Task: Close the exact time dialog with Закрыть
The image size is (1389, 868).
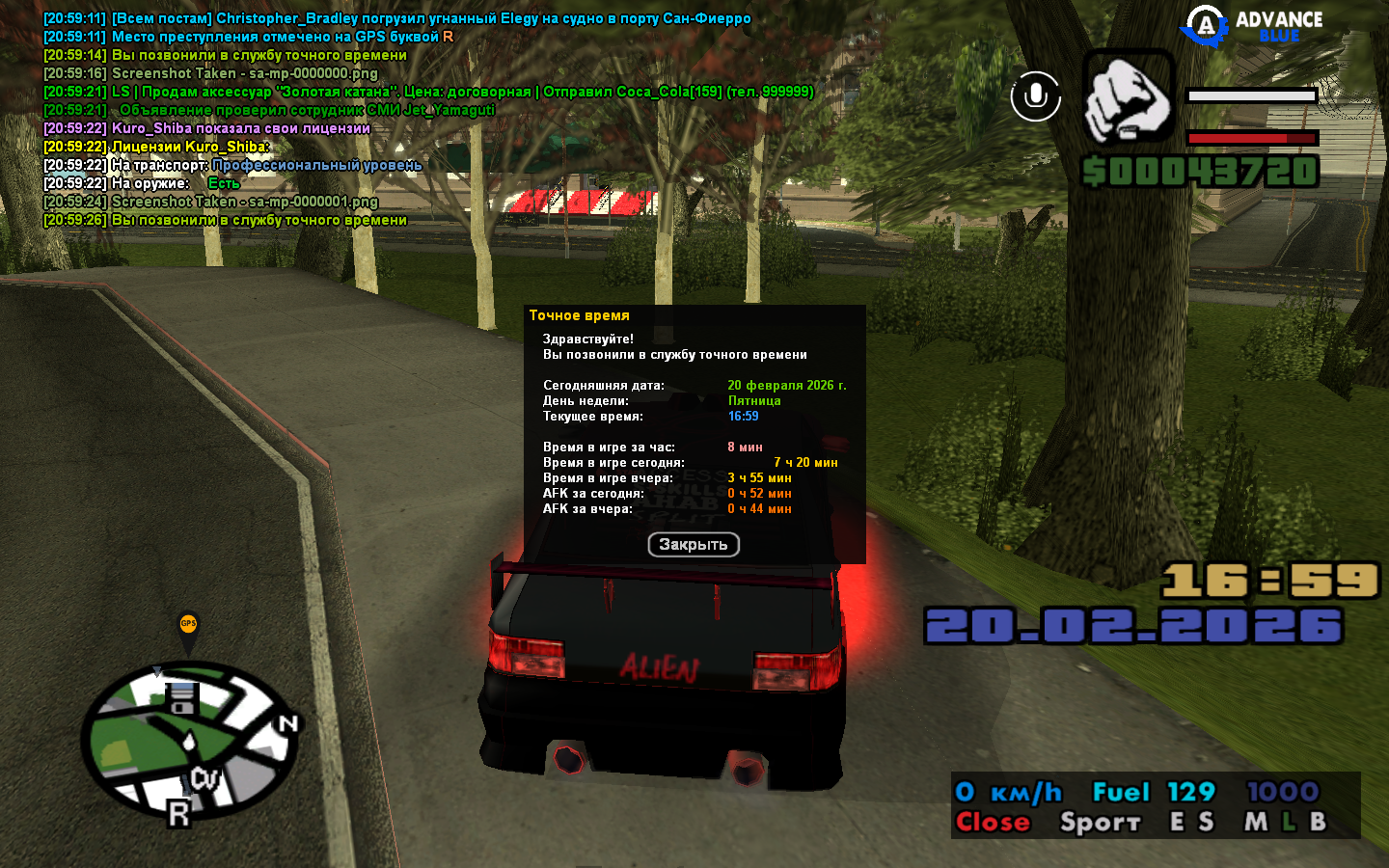Action: (x=693, y=545)
